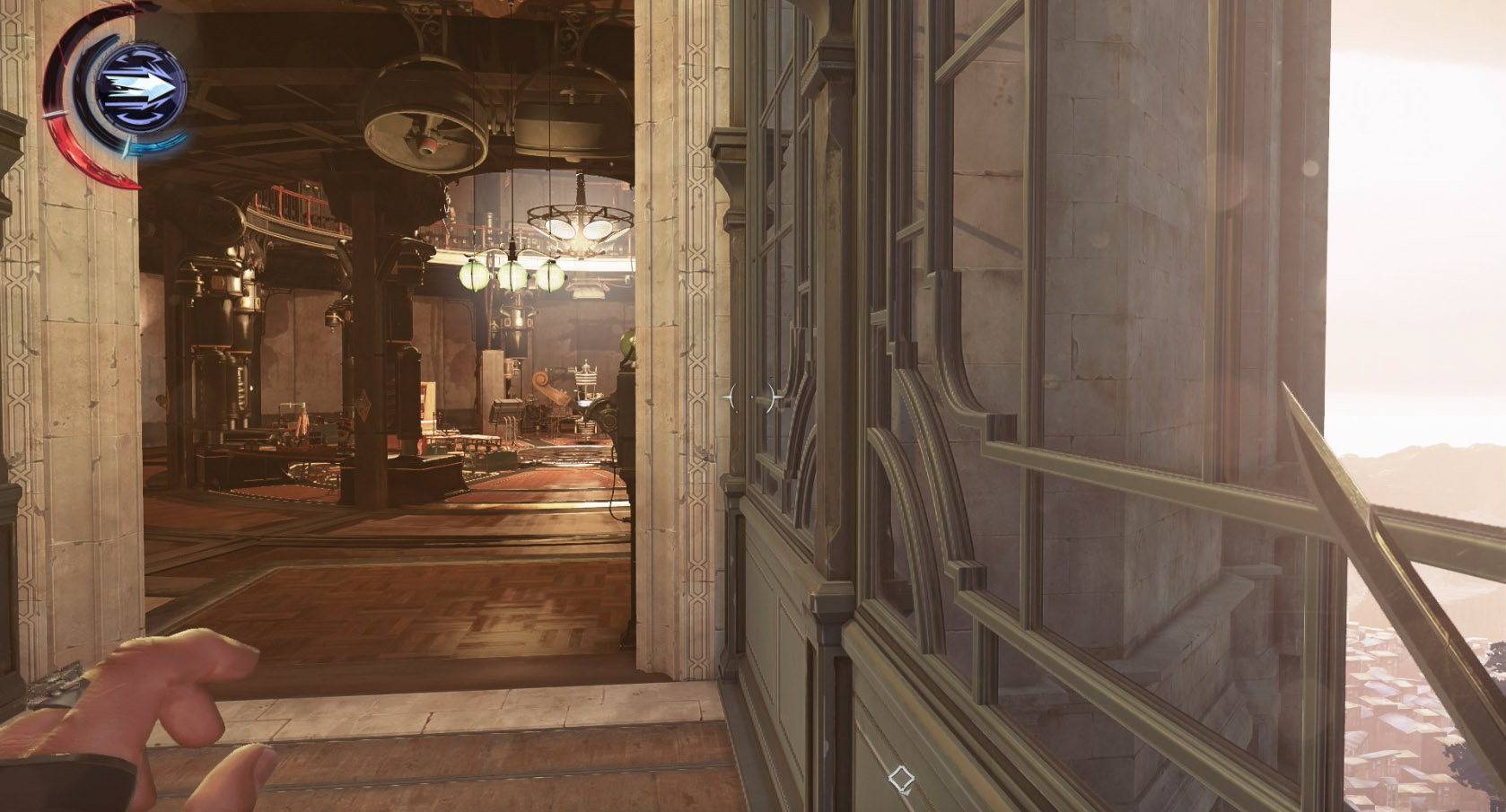
Task: Select the Blink arrow power icon
Action: tap(140, 88)
